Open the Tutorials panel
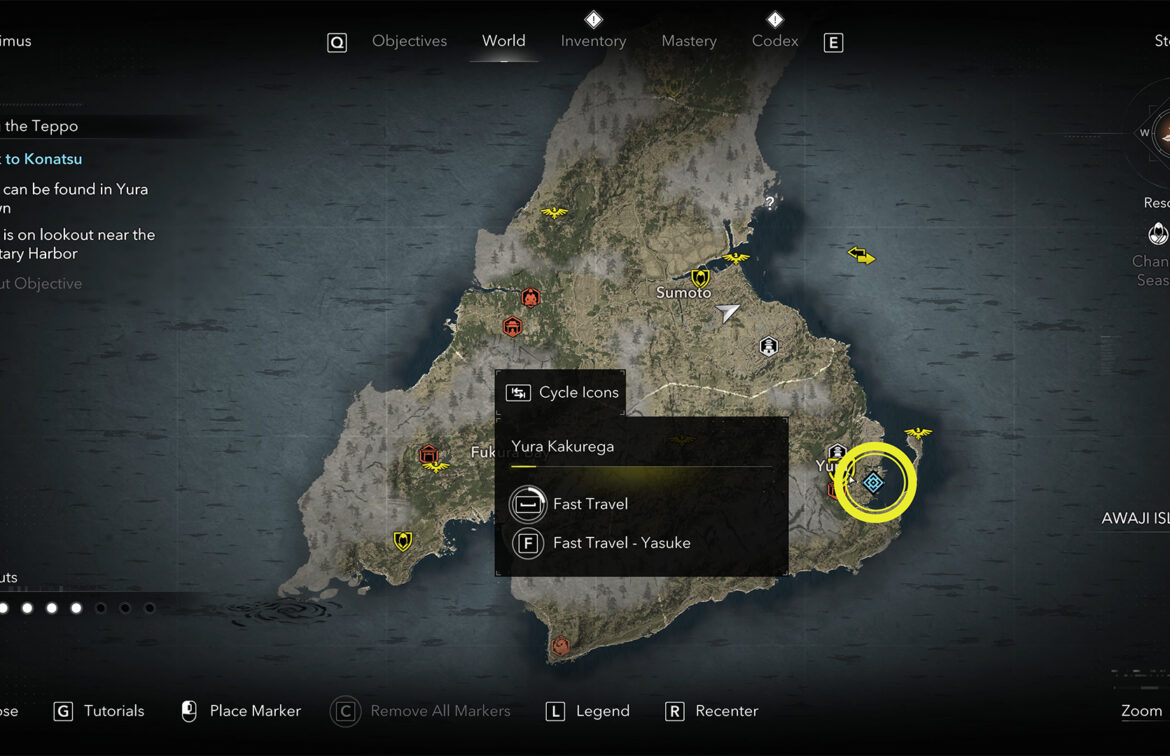This screenshot has width=1170, height=756. click(113, 711)
